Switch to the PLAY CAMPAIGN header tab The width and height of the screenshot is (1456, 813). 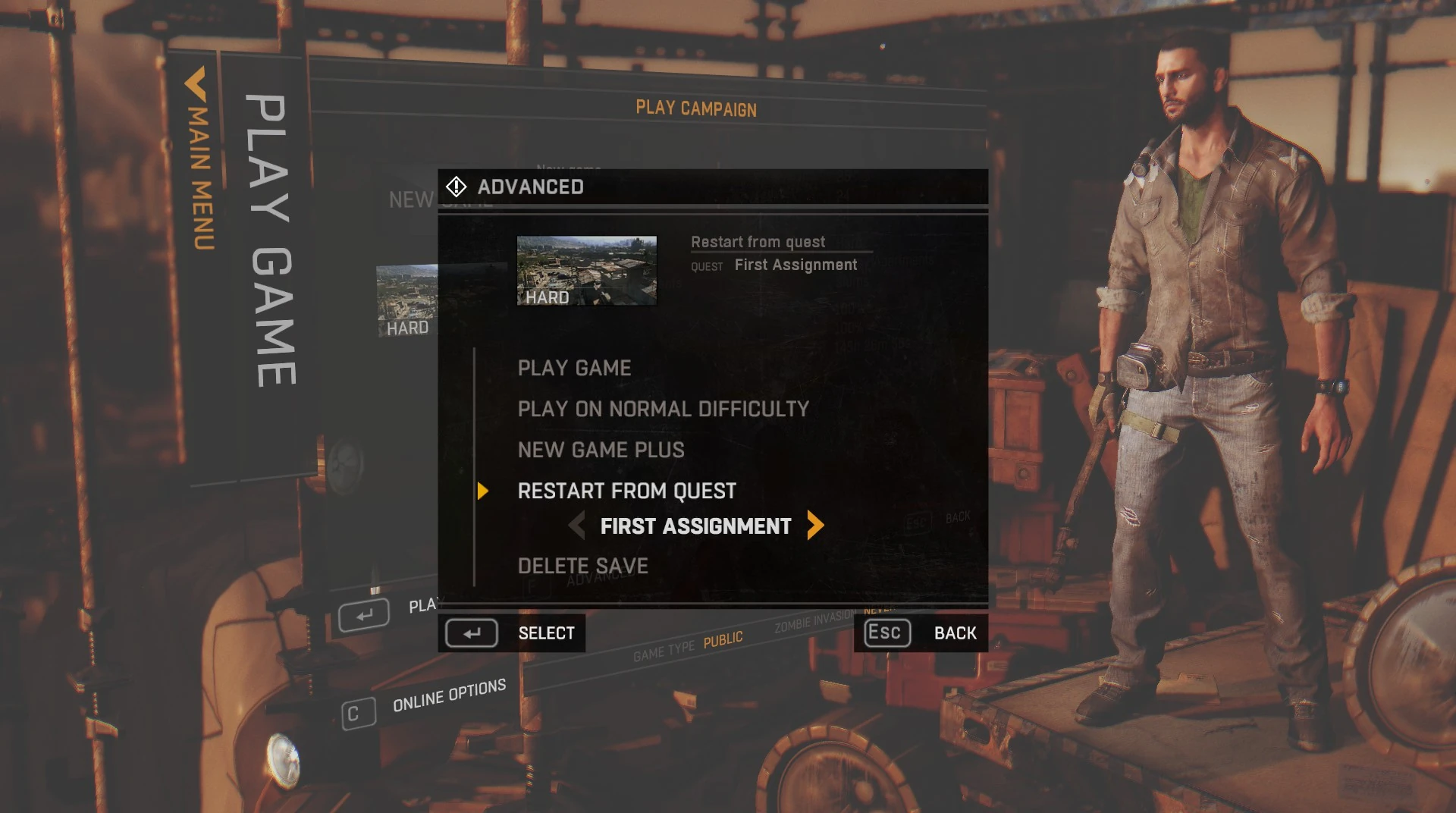[x=695, y=109]
